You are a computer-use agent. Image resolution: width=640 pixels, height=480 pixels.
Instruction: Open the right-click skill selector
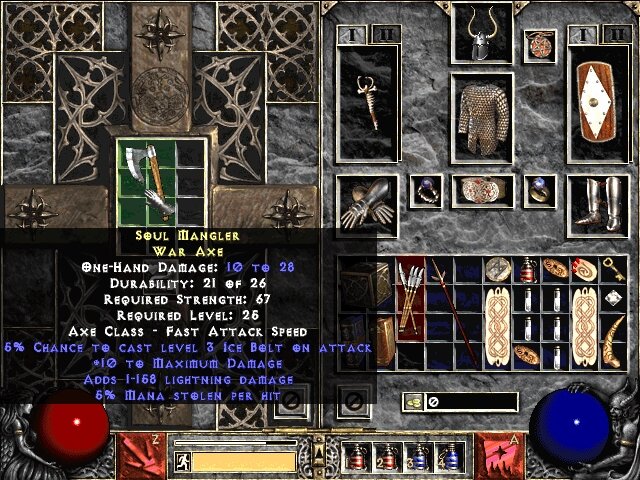pyautogui.click(x=499, y=452)
